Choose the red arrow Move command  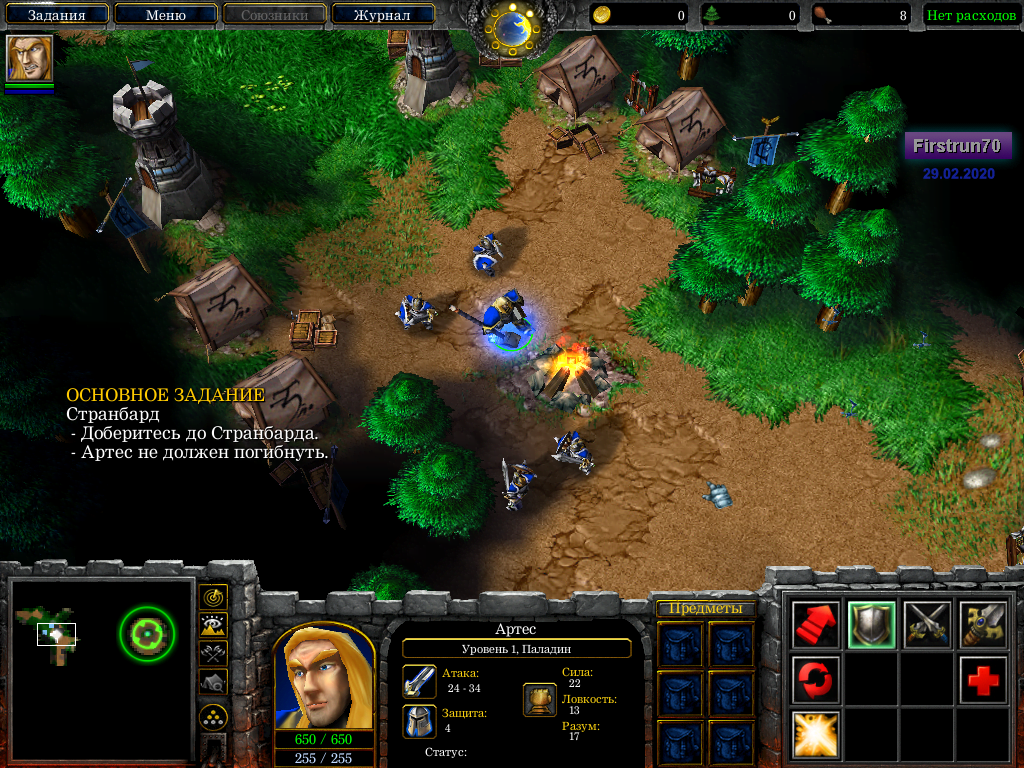click(x=815, y=624)
